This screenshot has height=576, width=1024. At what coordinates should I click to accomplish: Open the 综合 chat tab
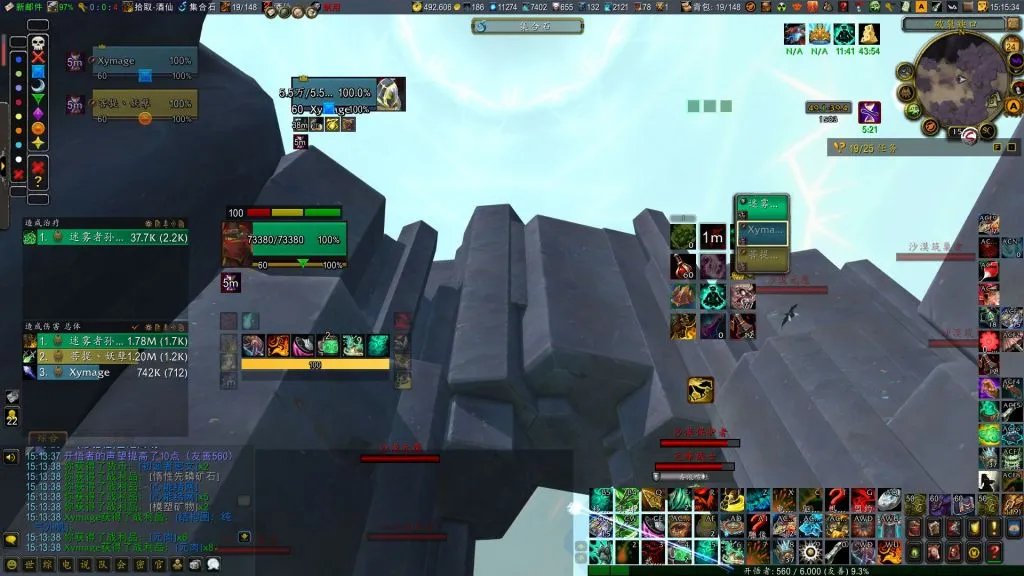(47, 438)
